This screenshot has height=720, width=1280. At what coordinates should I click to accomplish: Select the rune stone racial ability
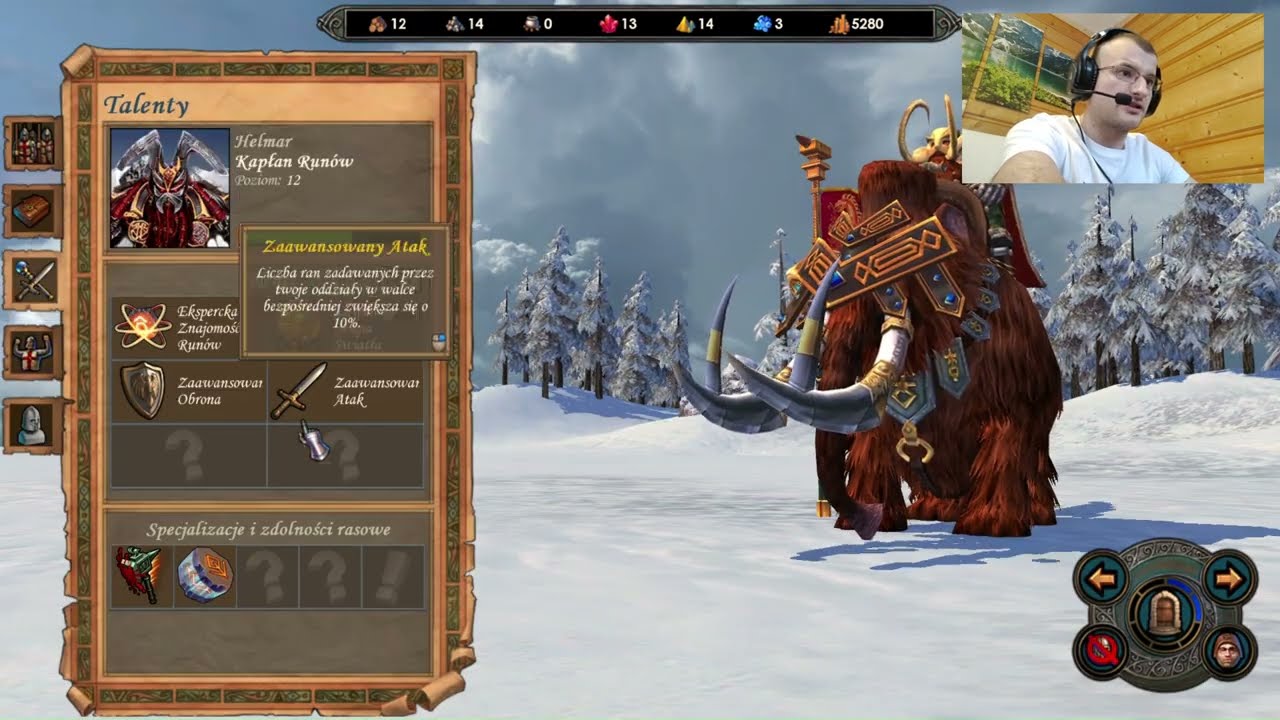(x=205, y=576)
